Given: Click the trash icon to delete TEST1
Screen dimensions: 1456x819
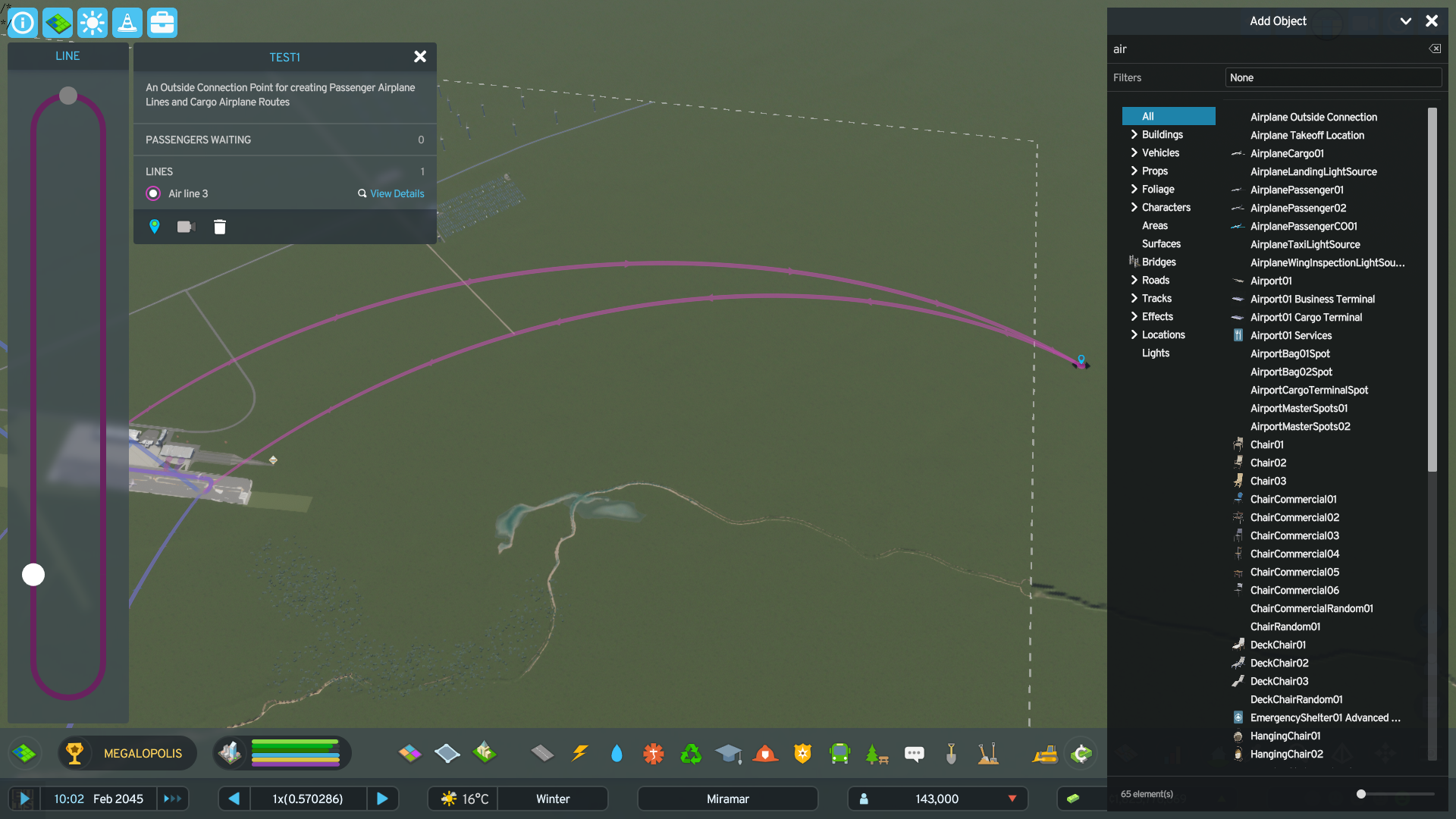Looking at the screenshot, I should tap(220, 226).
